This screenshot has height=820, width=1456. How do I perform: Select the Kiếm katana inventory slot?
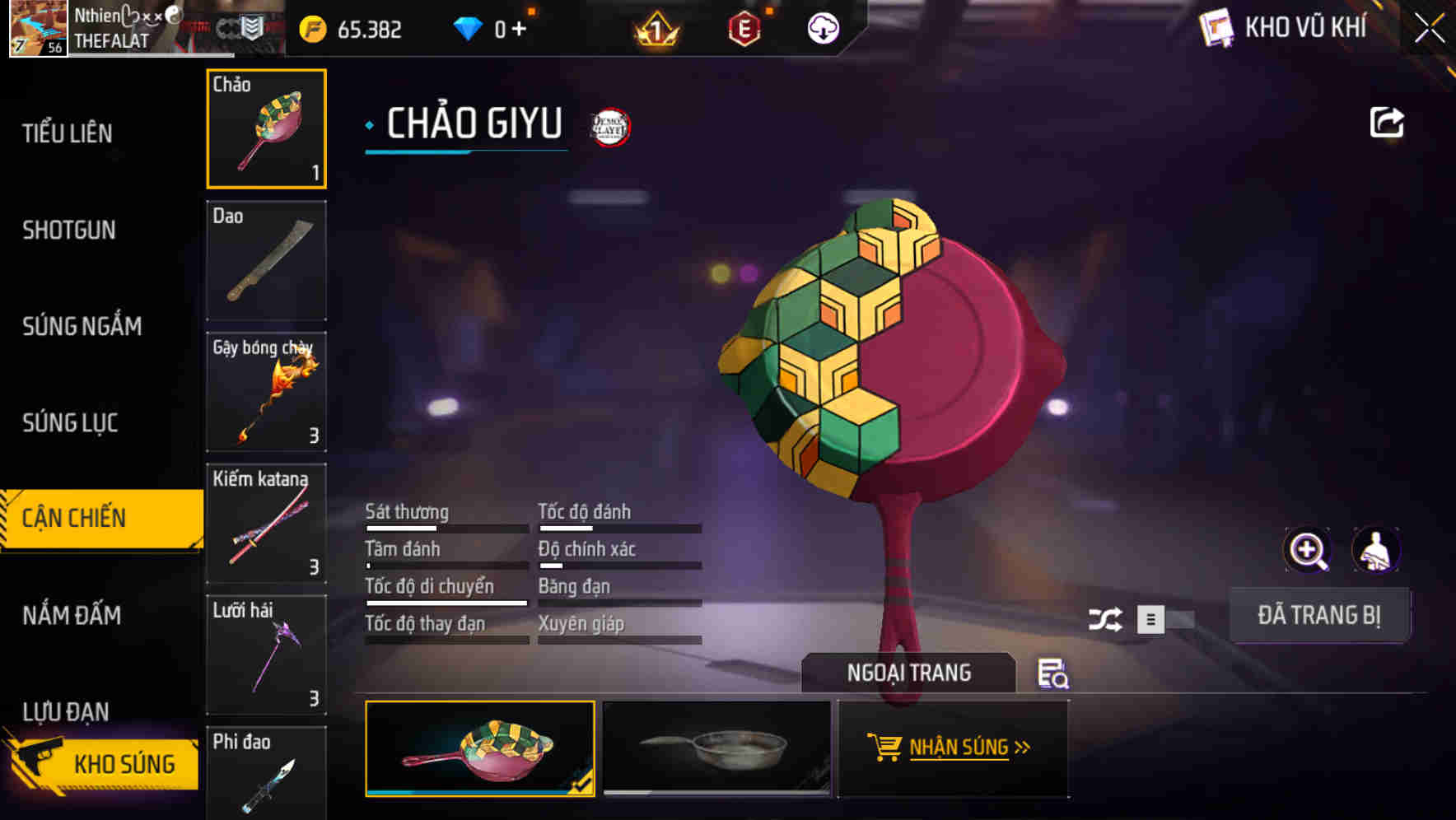tap(266, 523)
